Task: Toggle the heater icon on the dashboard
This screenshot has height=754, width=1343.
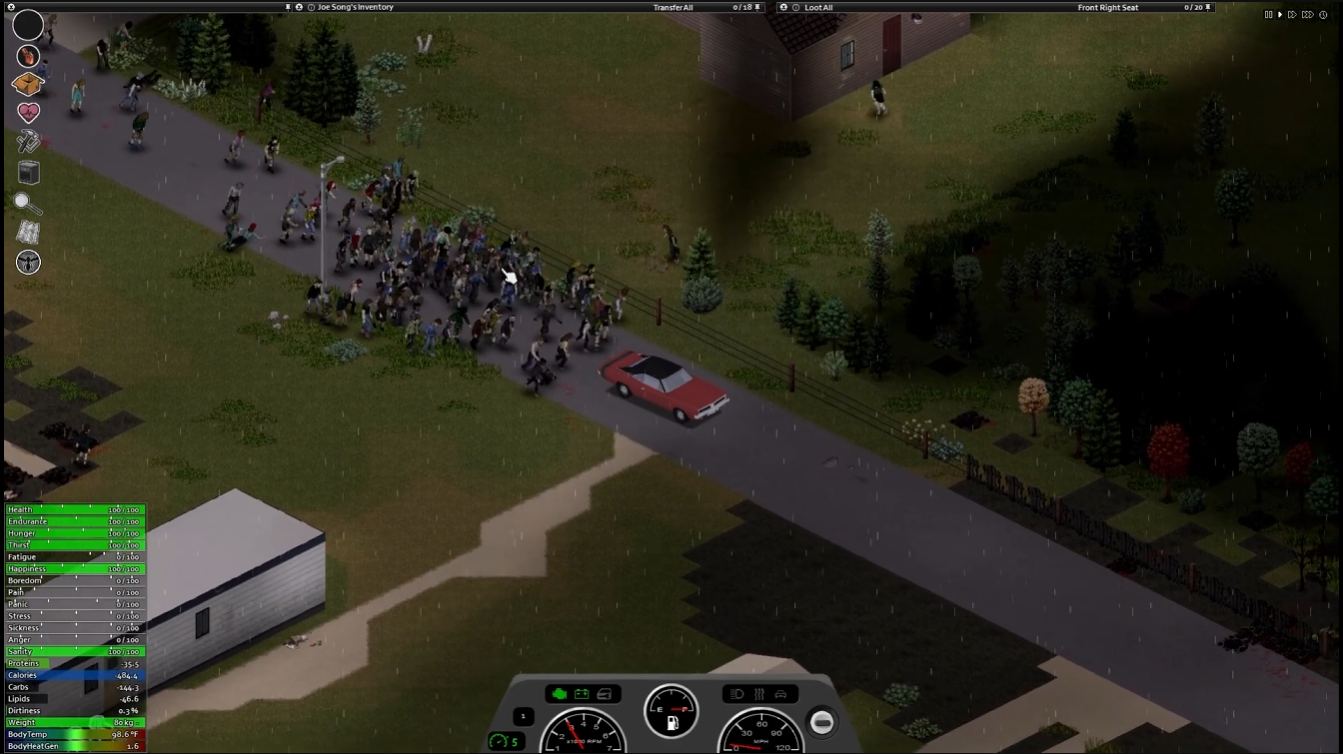Action: point(760,695)
